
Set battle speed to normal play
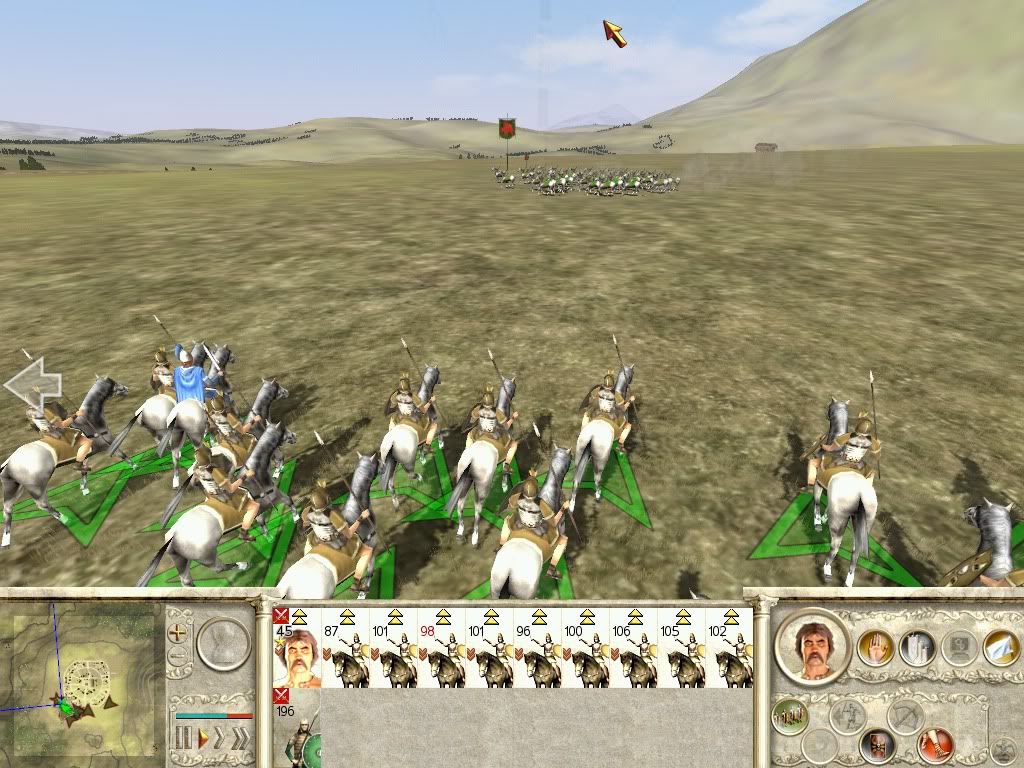(203, 740)
